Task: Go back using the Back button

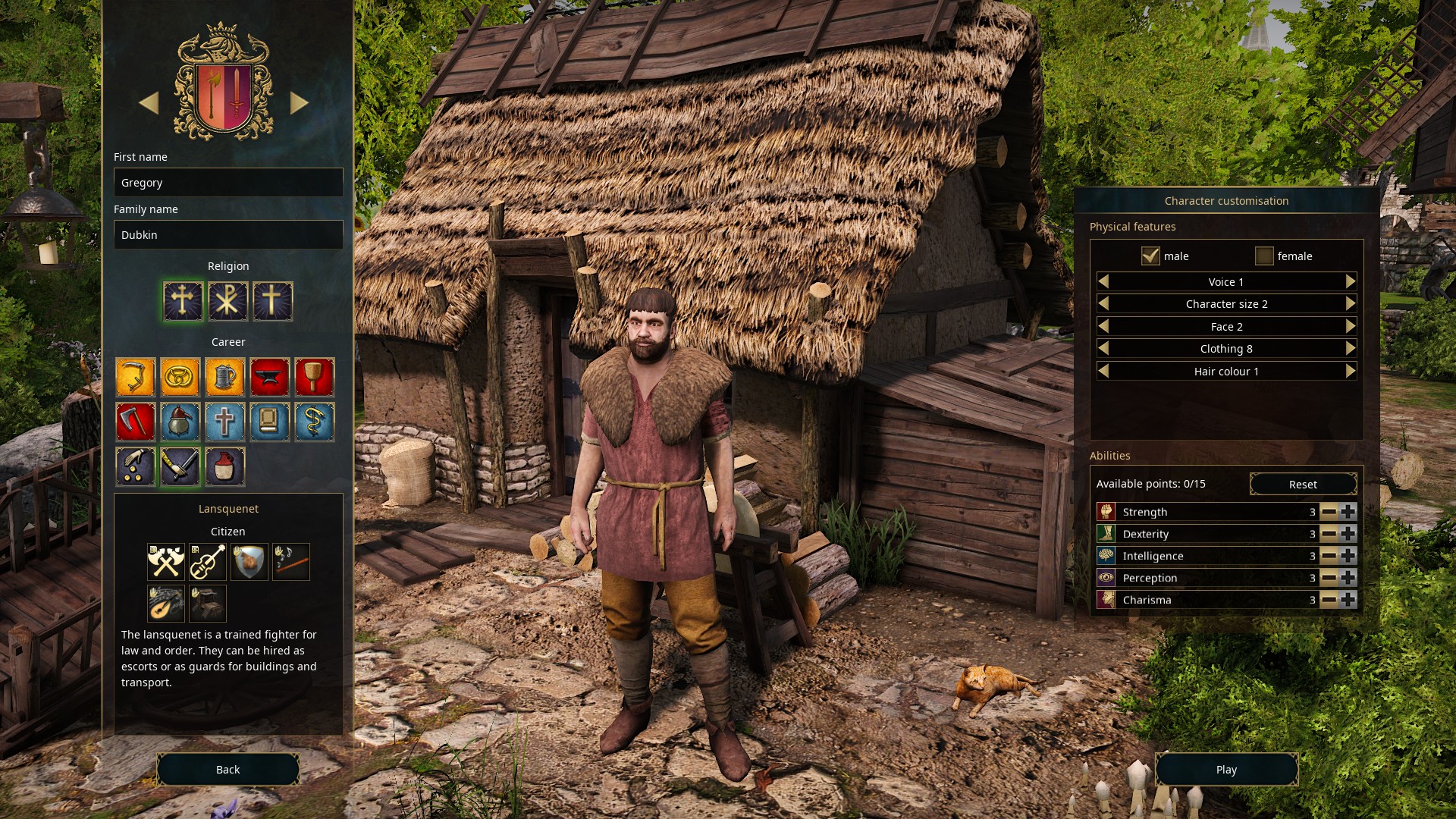Action: click(x=227, y=769)
